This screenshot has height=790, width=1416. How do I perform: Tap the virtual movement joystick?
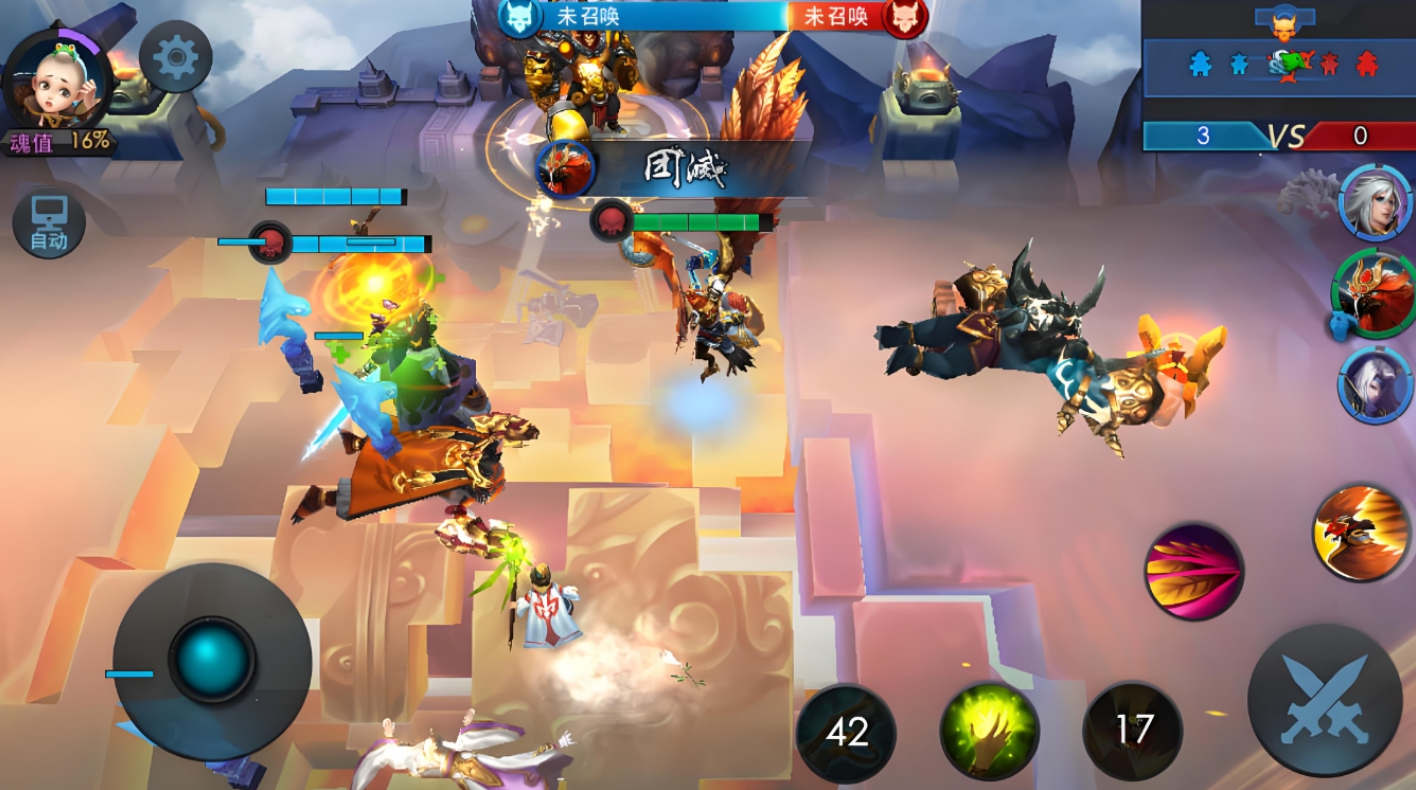211,660
